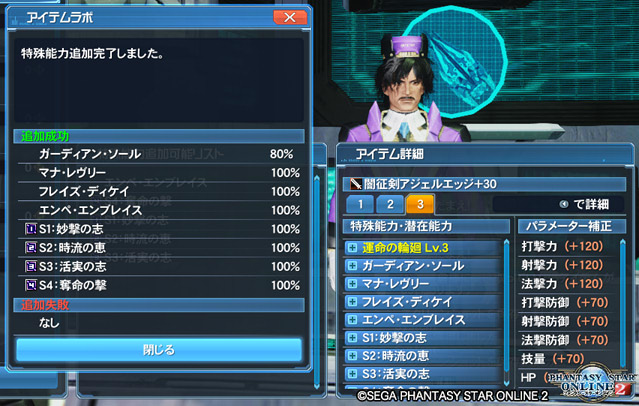Expand the S2:時流の恵 entry in item details

352,356
